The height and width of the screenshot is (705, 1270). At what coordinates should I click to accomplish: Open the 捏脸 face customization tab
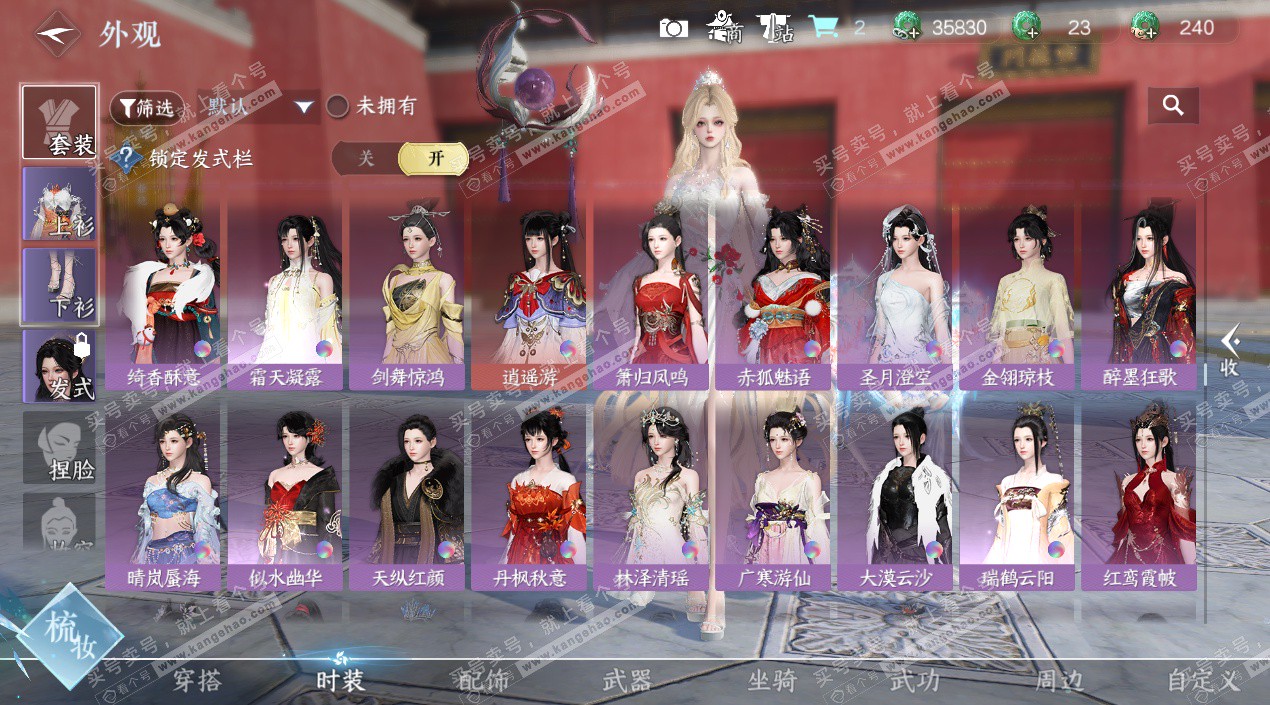point(60,448)
